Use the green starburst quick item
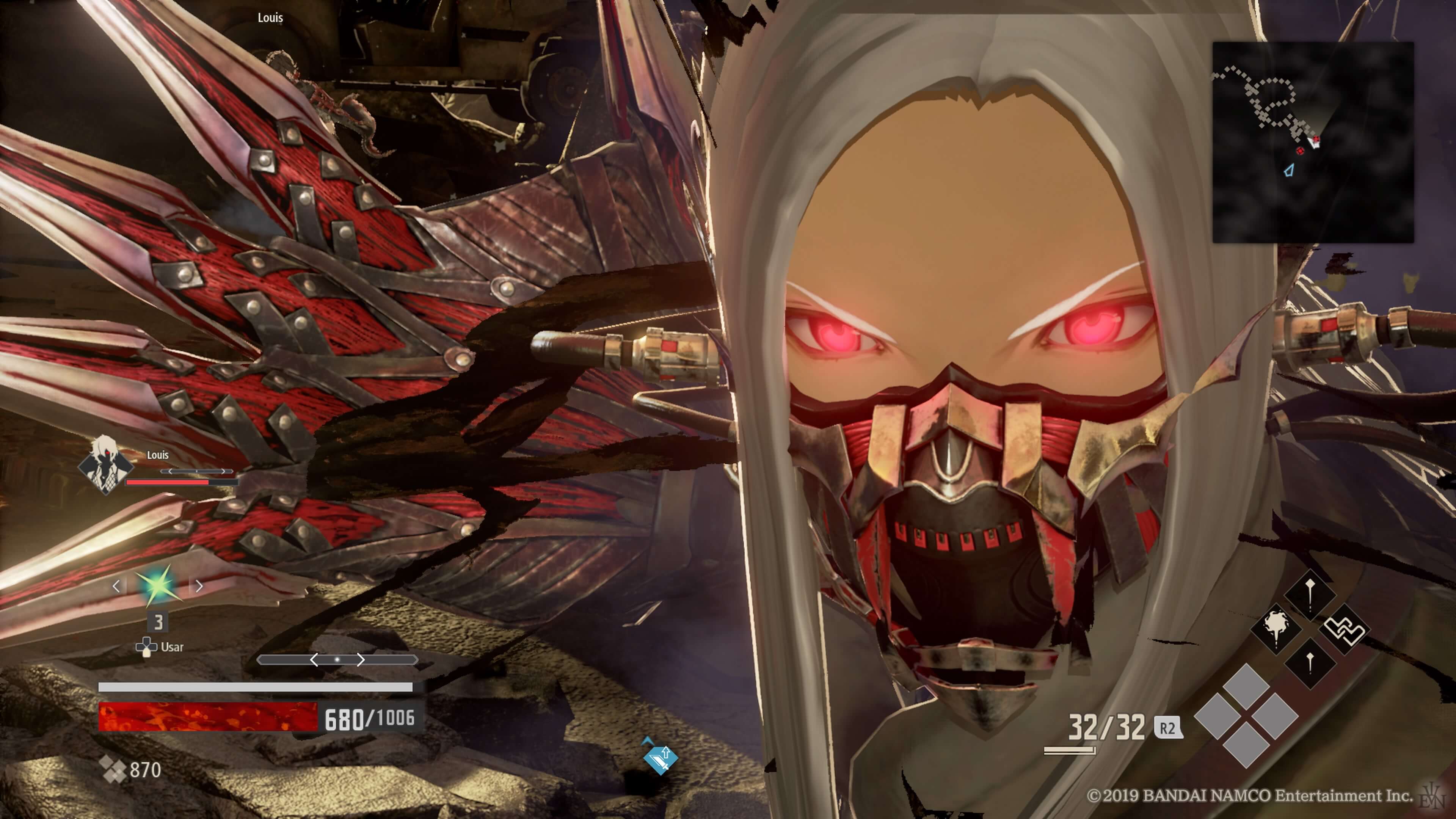Screen dimensions: 1456x819 pos(158,585)
